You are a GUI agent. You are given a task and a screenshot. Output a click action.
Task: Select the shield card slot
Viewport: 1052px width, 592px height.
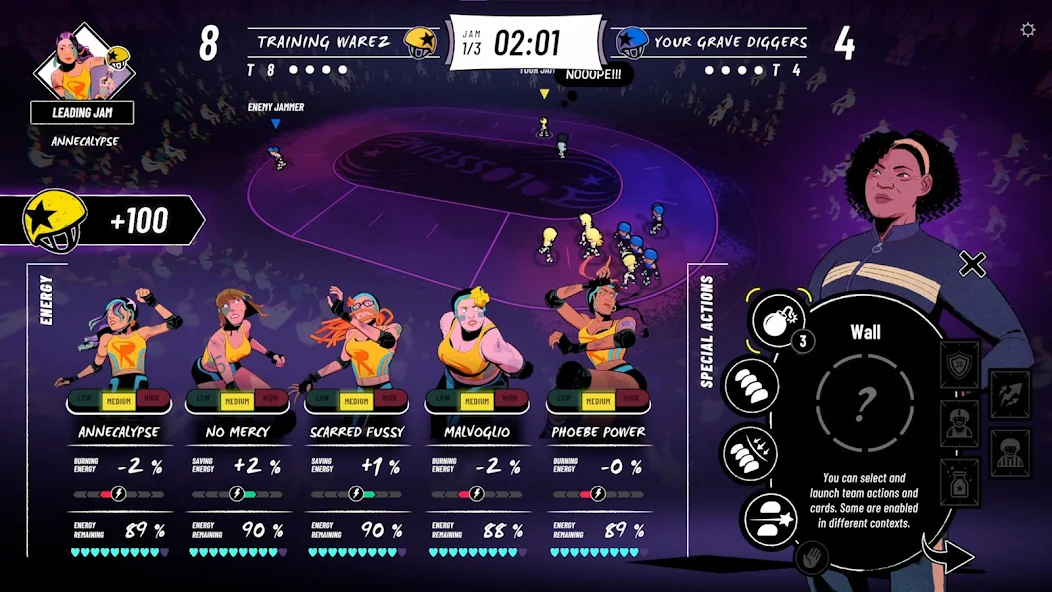tap(960, 365)
